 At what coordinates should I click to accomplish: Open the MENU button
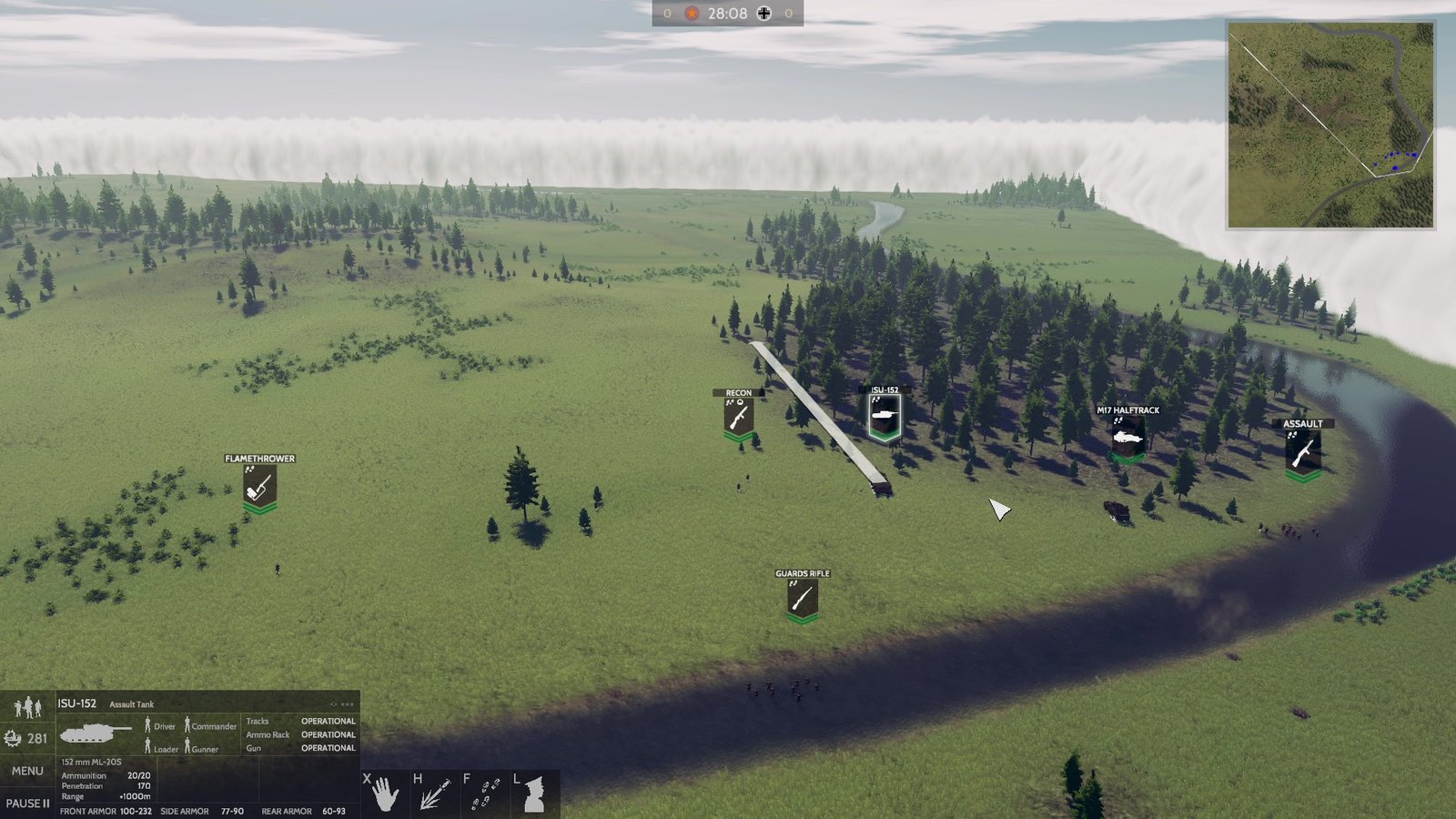coord(27,770)
